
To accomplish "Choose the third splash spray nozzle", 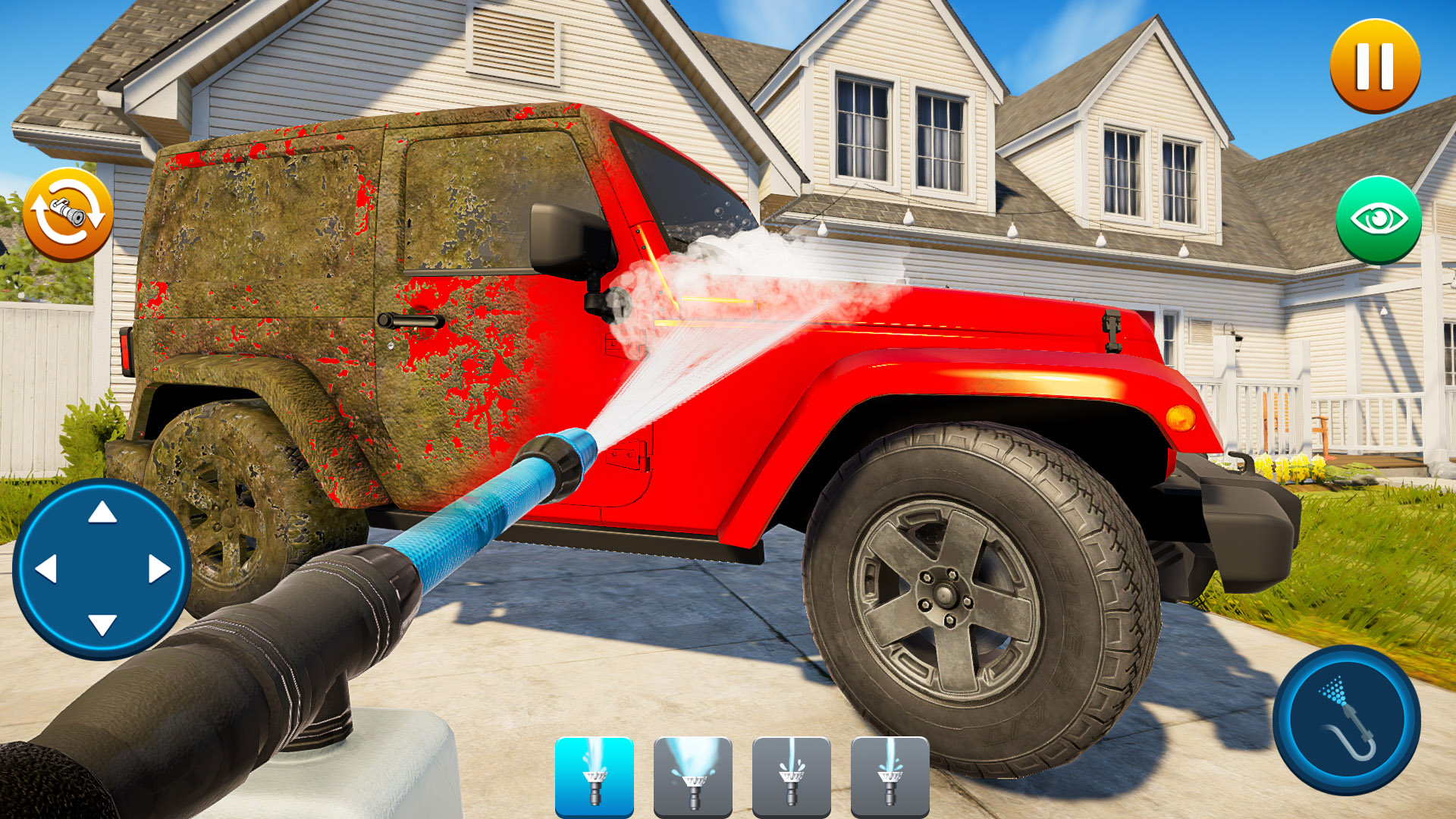I will tap(792, 775).
